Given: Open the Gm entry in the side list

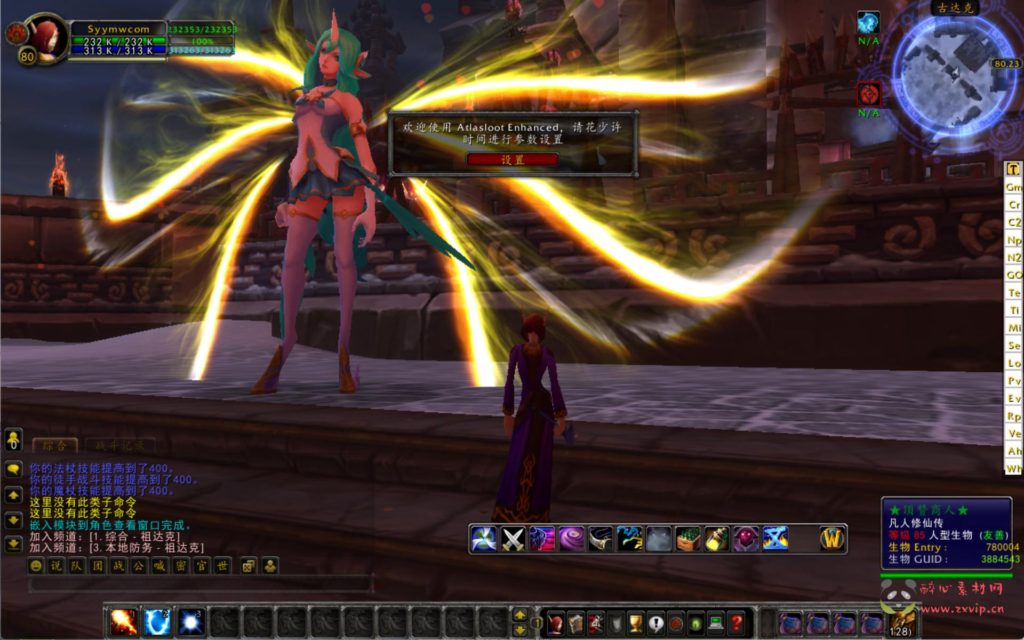Looking at the screenshot, I should [x=1014, y=187].
